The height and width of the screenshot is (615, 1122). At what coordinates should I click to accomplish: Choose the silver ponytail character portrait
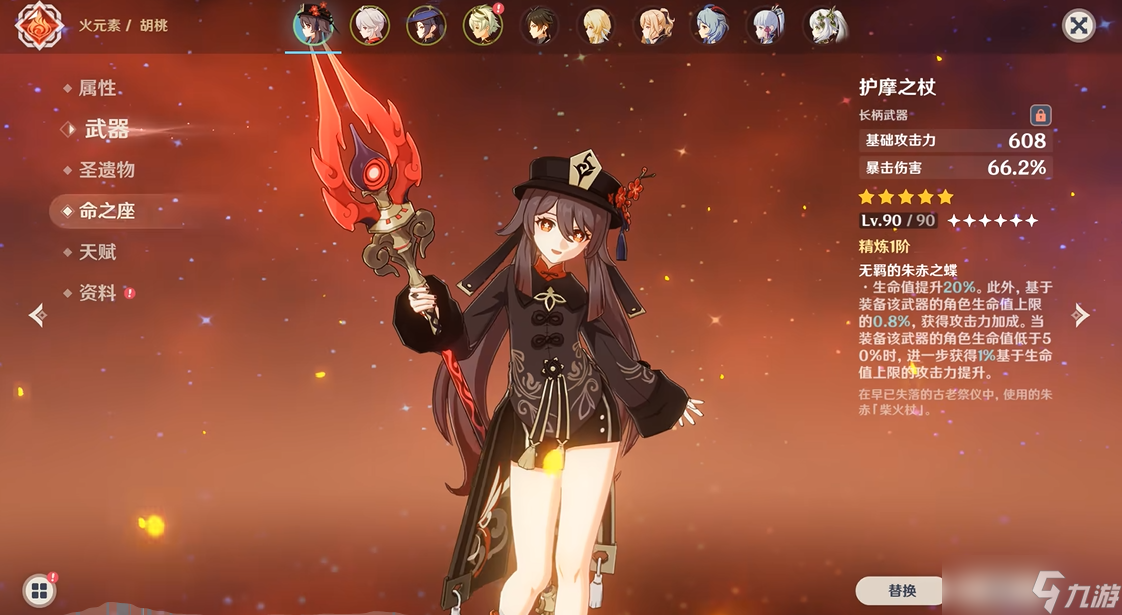[769, 26]
